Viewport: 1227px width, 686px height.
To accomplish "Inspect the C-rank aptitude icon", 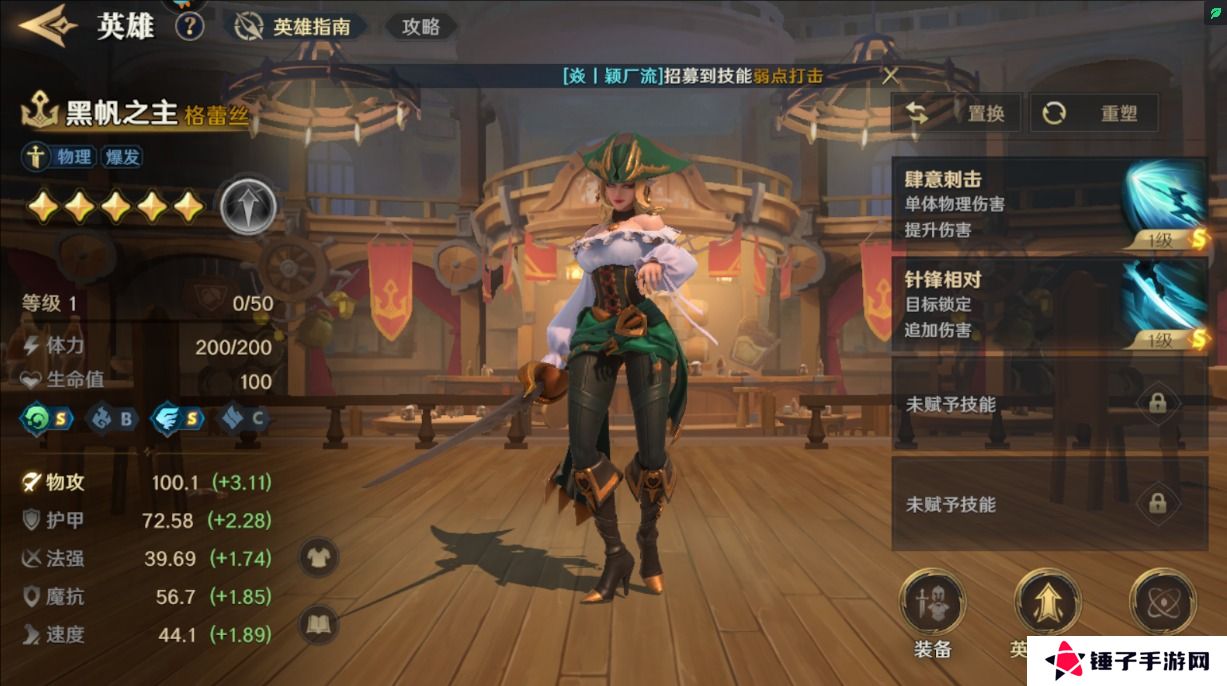I will 244,419.
